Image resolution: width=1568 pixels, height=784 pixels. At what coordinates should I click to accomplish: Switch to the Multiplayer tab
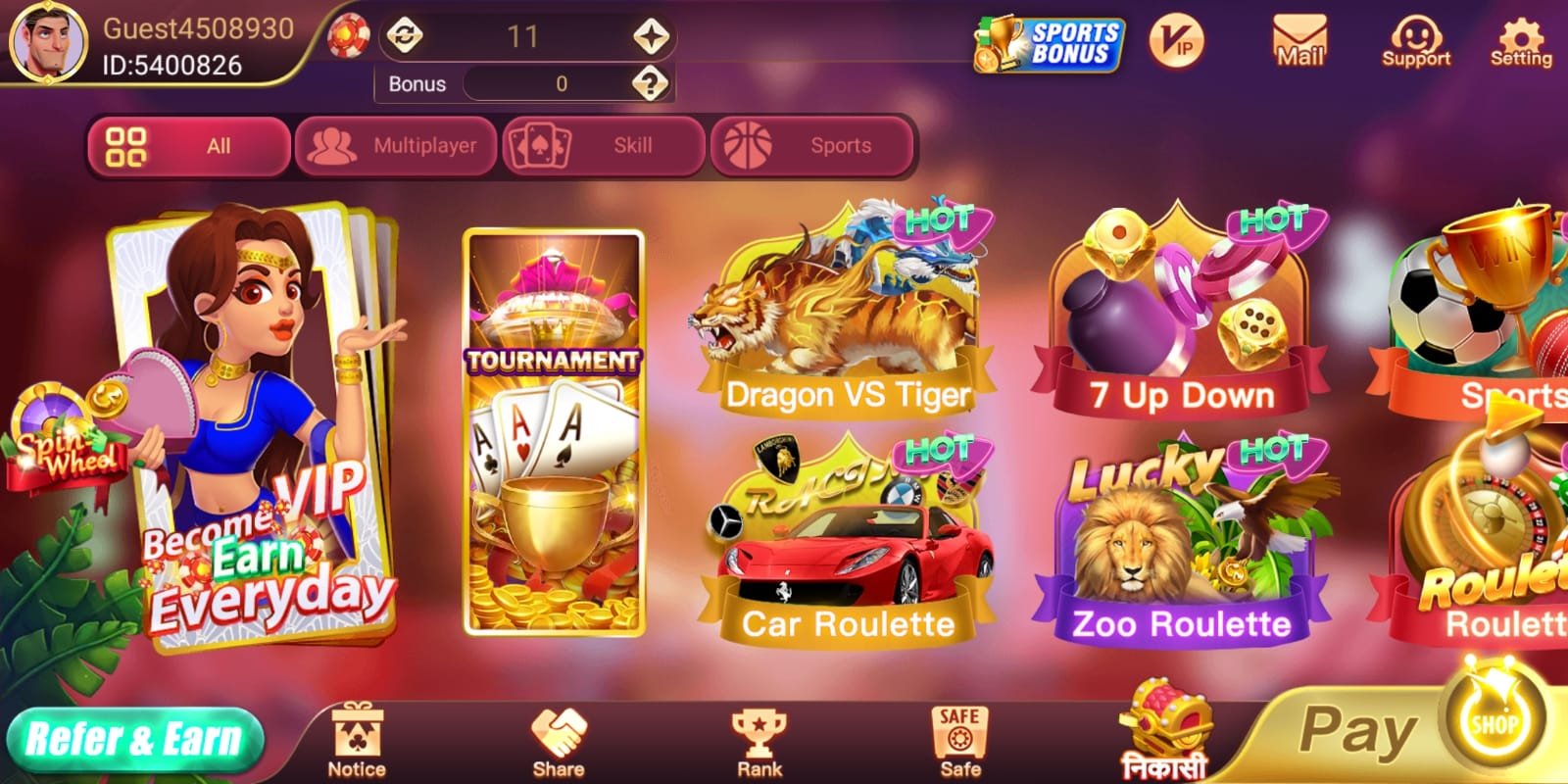(396, 145)
